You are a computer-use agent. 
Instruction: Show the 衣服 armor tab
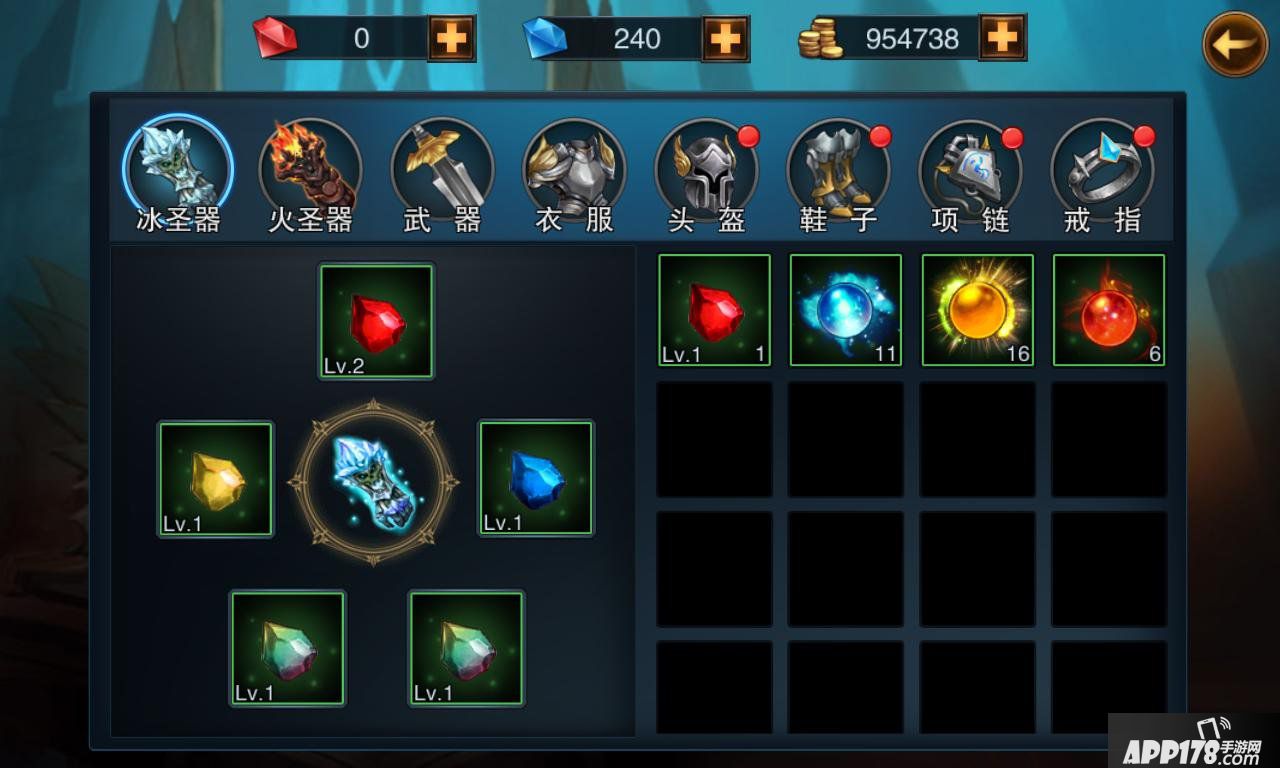pyautogui.click(x=574, y=171)
